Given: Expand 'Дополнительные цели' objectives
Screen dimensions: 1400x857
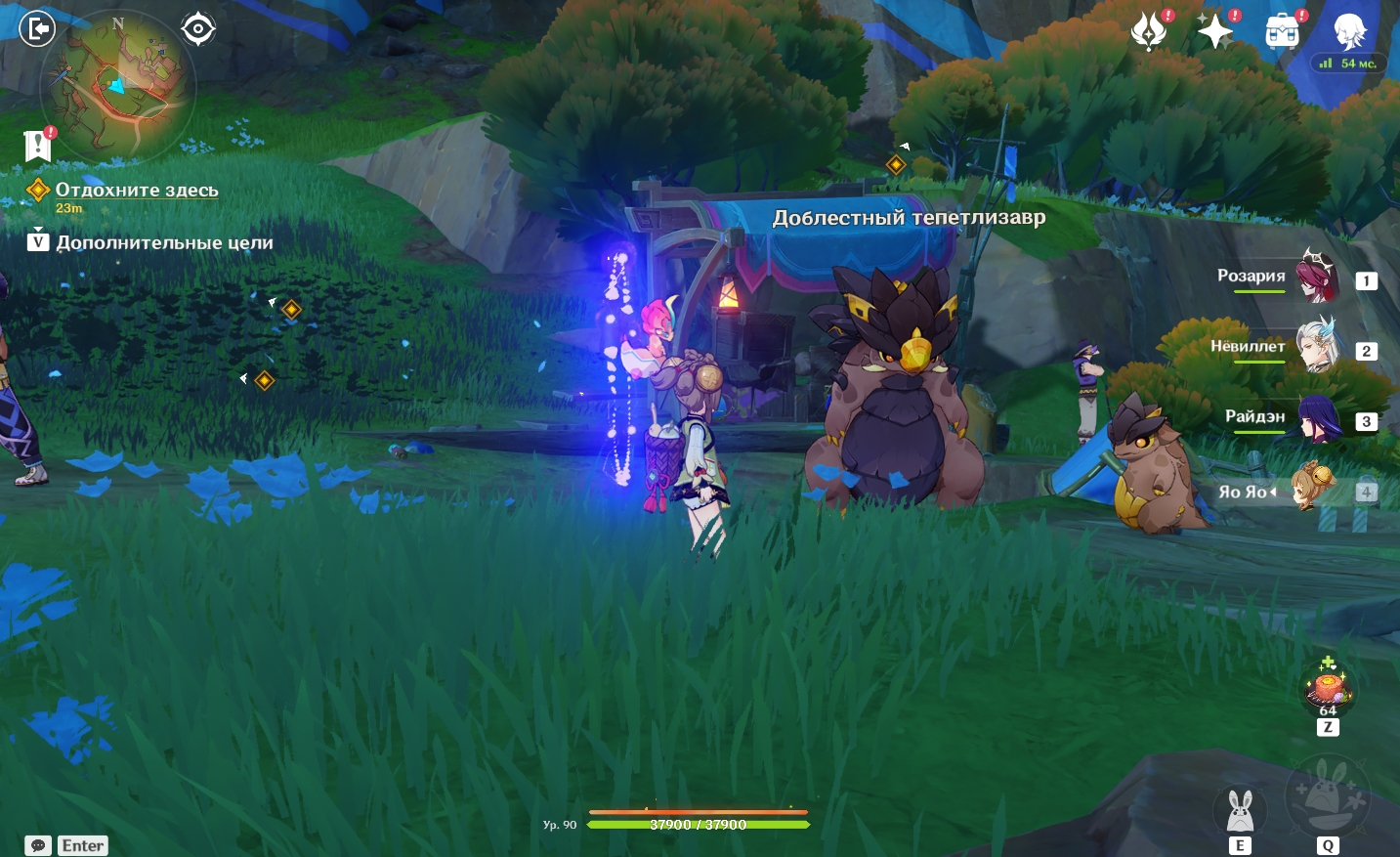Looking at the screenshot, I should coord(163,242).
